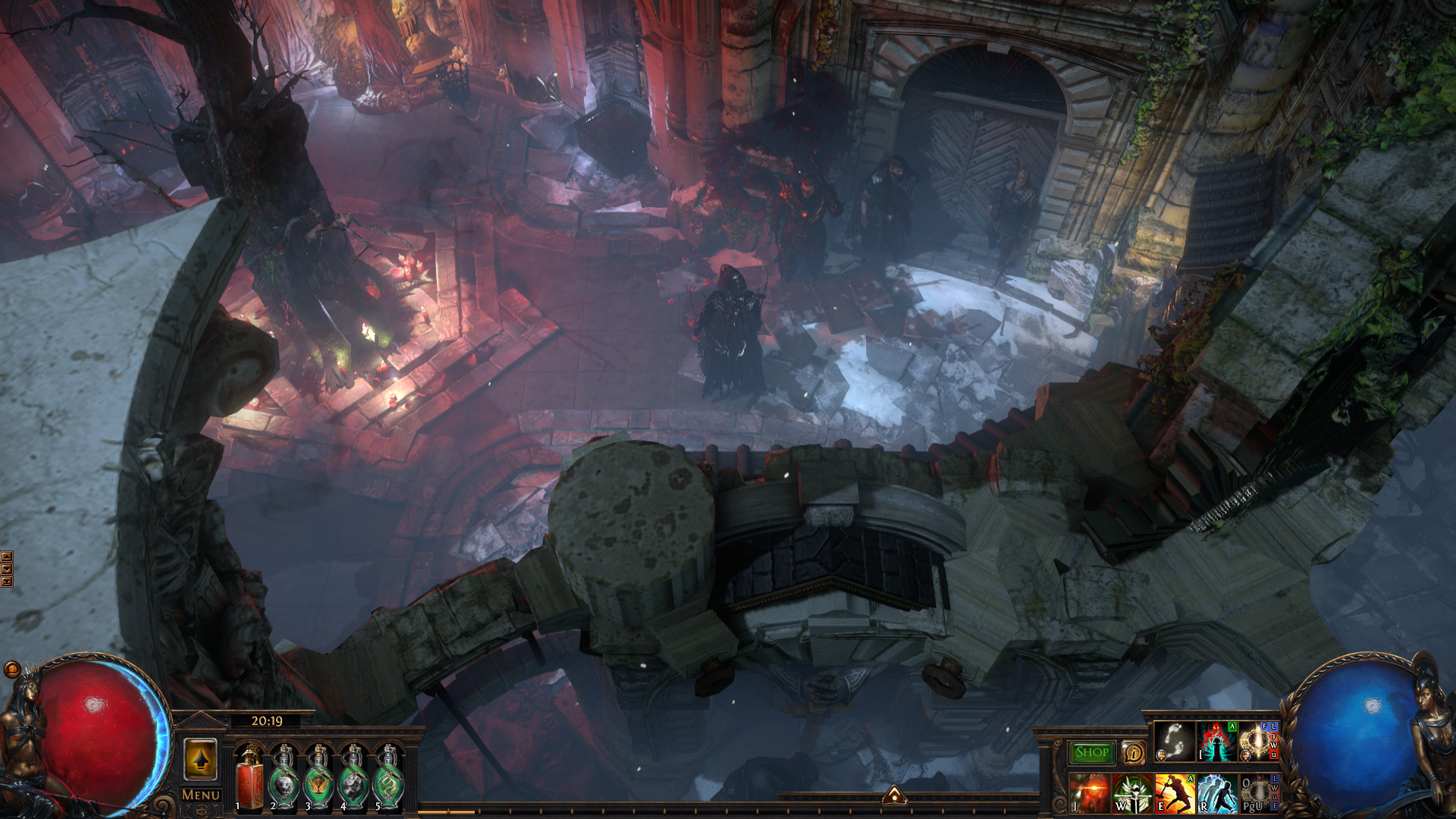Open the Menu button
Image resolution: width=1456 pixels, height=819 pixels.
200,795
